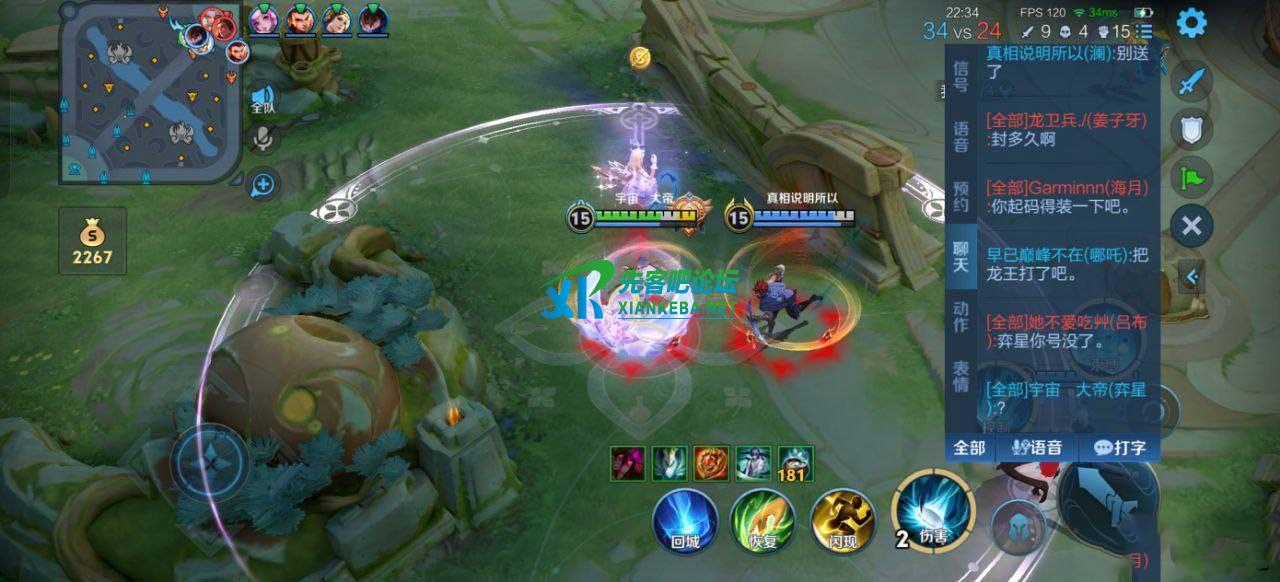
Task: Collapse the chat panel with the arrow
Action: 1190,275
